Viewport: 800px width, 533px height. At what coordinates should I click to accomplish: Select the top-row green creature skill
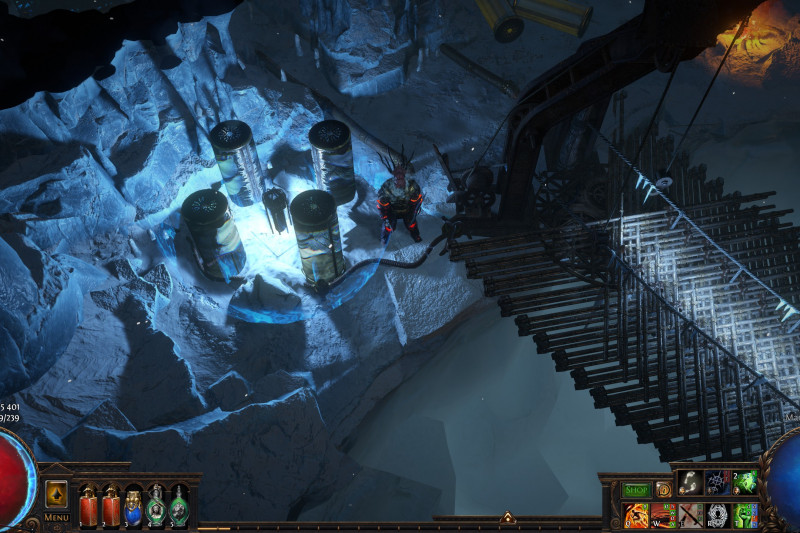745,483
